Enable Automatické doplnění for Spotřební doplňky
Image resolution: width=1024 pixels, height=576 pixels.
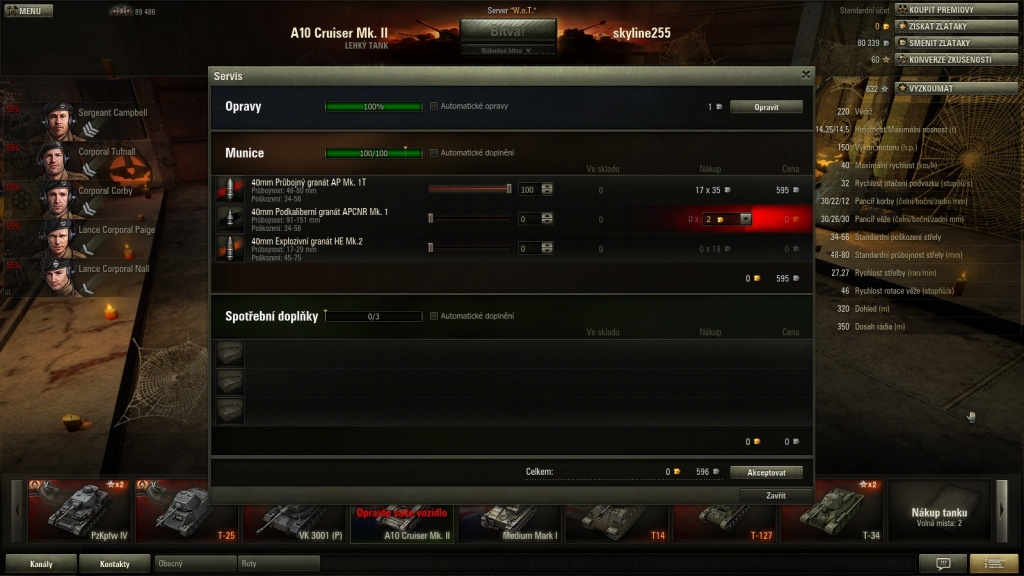pos(434,316)
